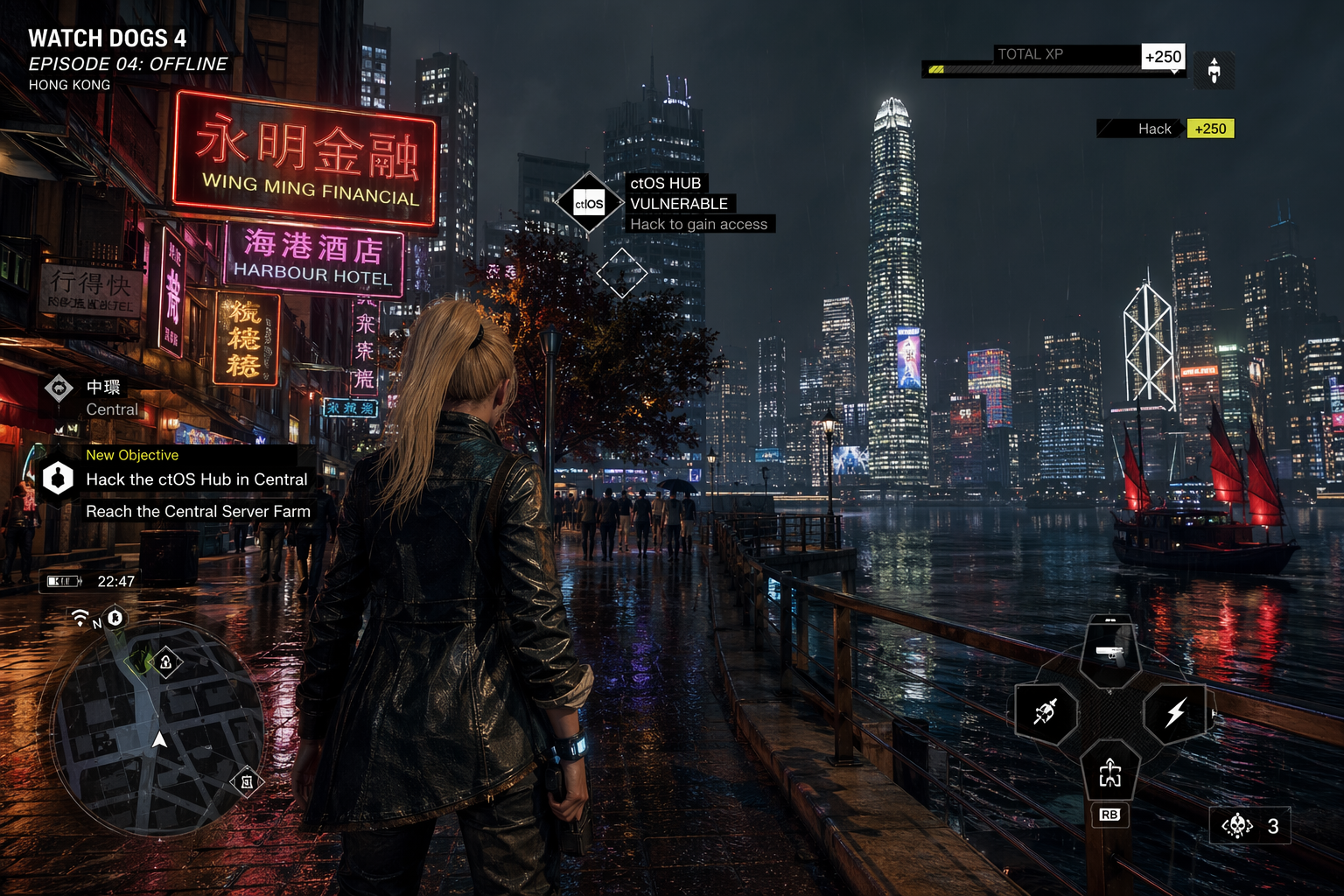
Task: Click the hexagon marker above the minimap
Action: (115, 619)
